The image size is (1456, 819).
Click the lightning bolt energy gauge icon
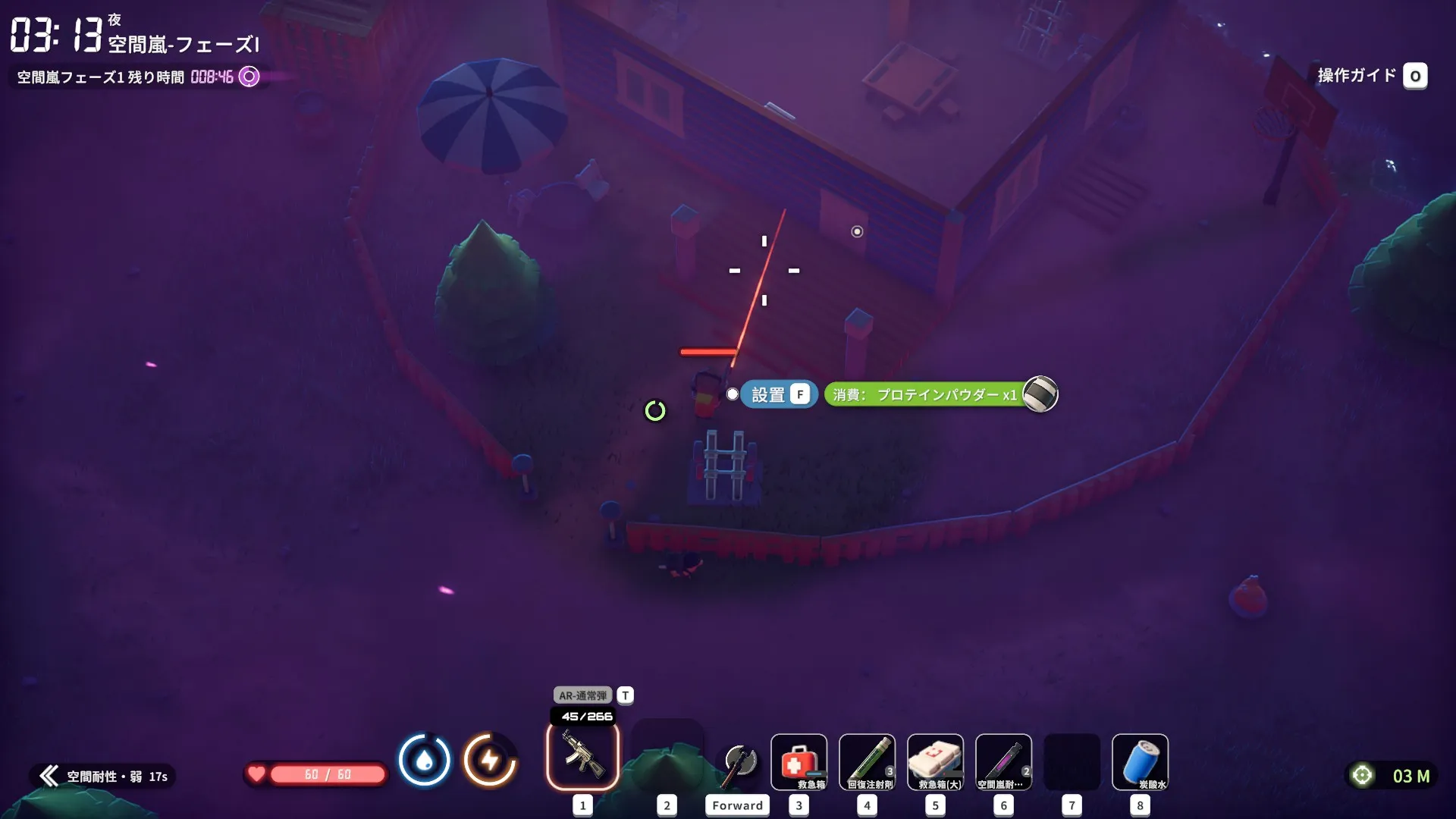point(490,760)
